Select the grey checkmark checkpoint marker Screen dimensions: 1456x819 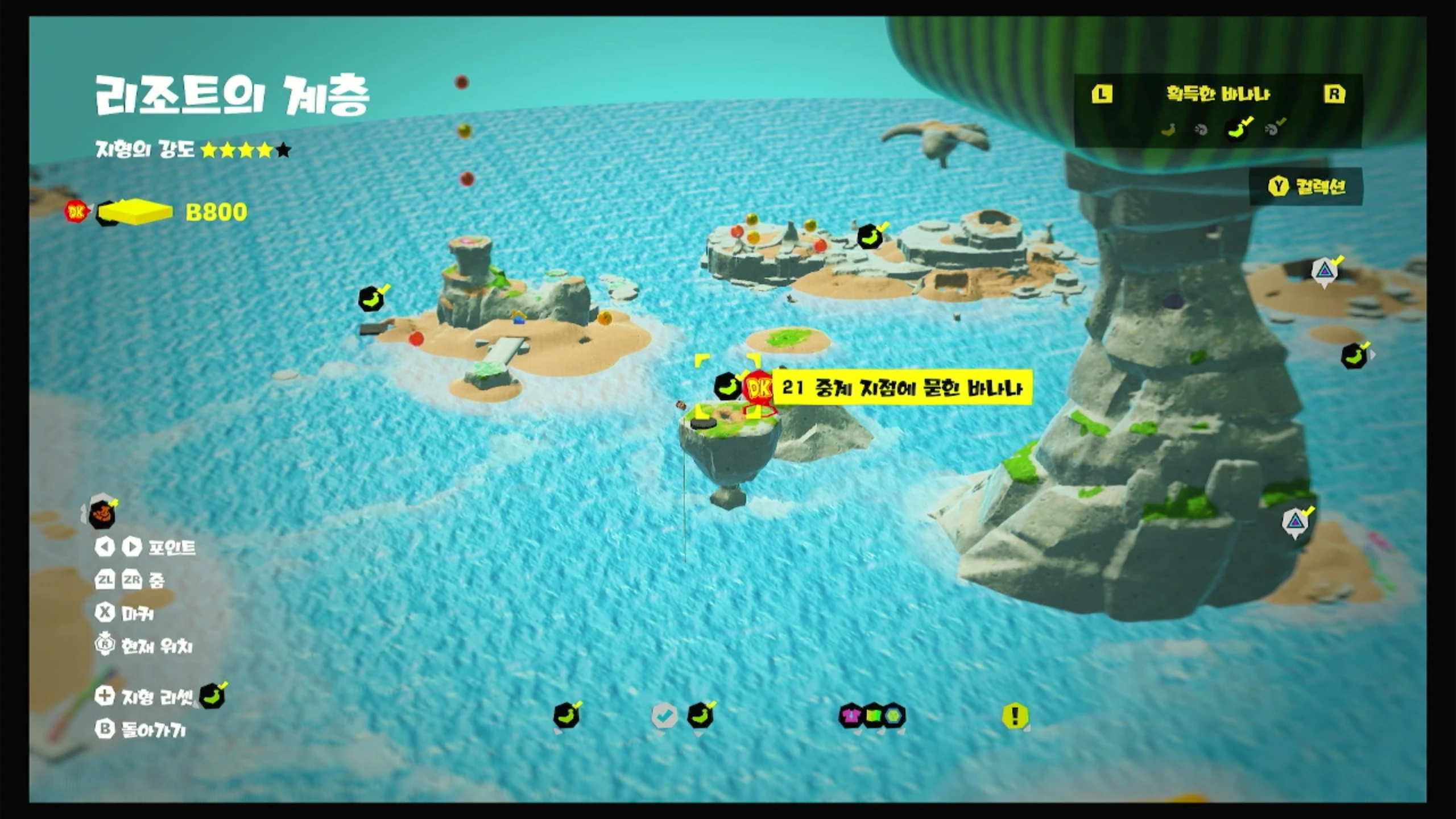tap(664, 715)
